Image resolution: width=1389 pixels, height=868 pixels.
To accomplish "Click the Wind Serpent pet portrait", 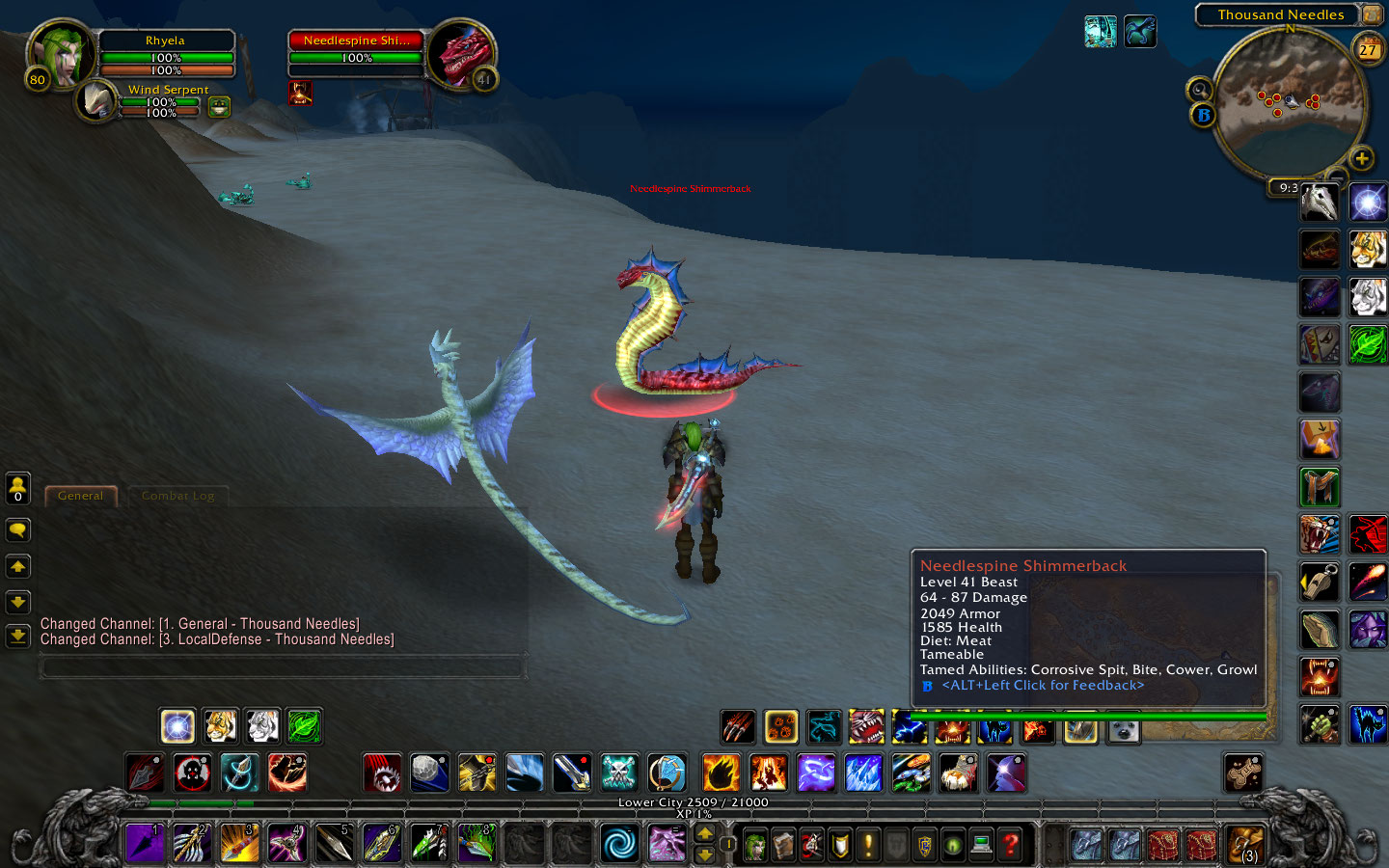I will point(97,100).
